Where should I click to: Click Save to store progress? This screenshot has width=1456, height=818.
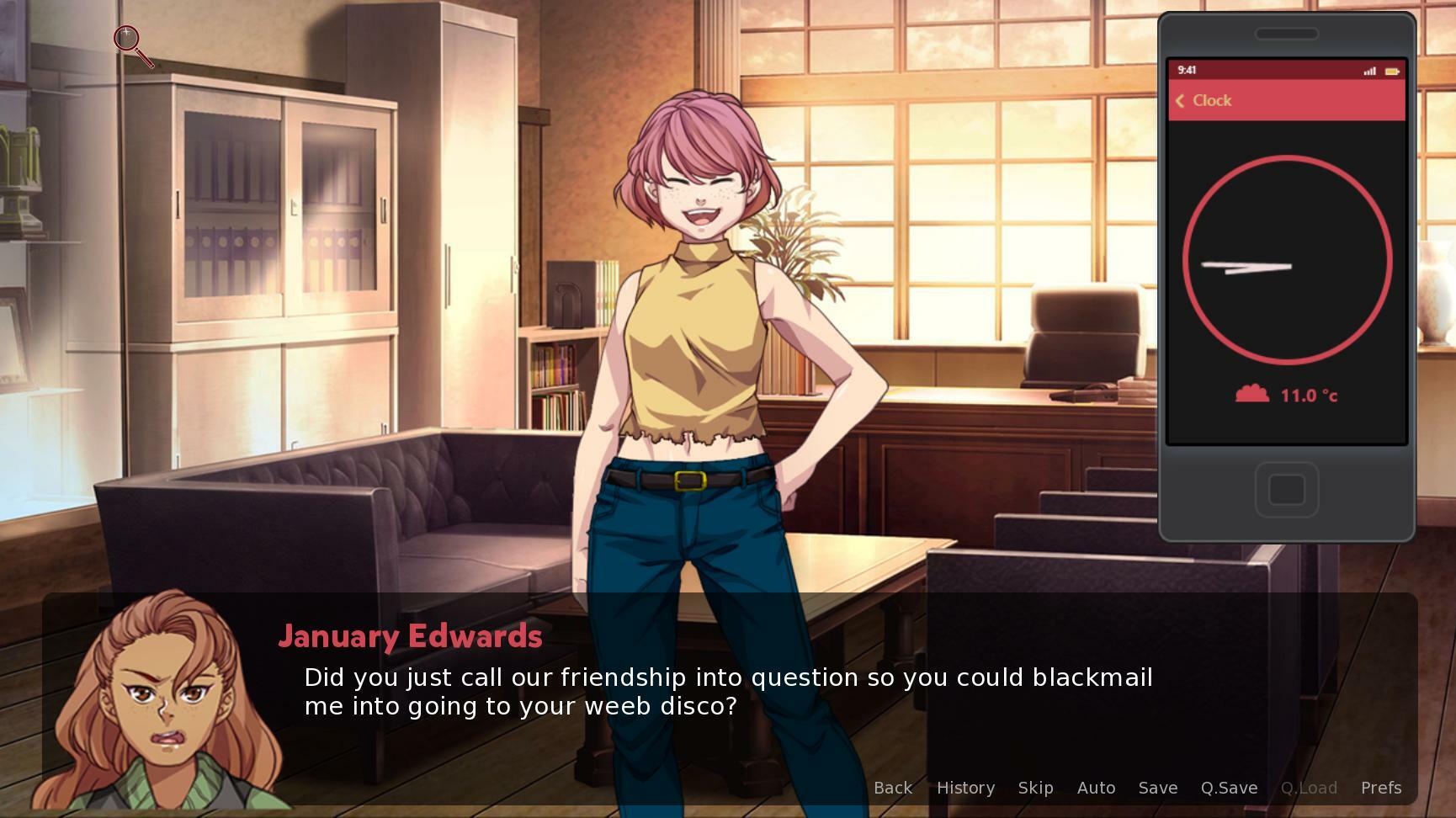tap(1157, 788)
